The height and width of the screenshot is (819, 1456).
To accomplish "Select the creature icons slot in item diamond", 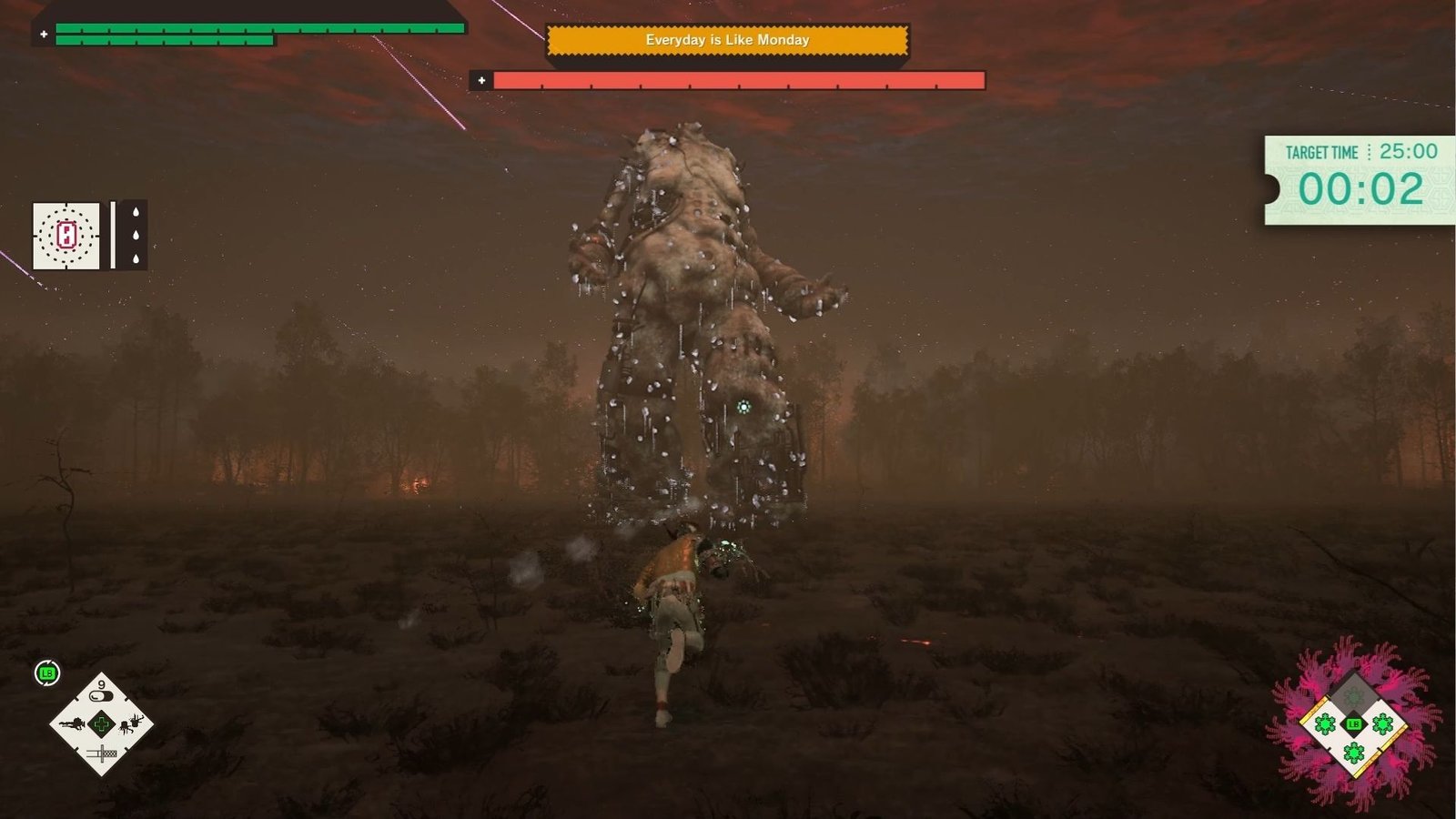I will [131, 724].
